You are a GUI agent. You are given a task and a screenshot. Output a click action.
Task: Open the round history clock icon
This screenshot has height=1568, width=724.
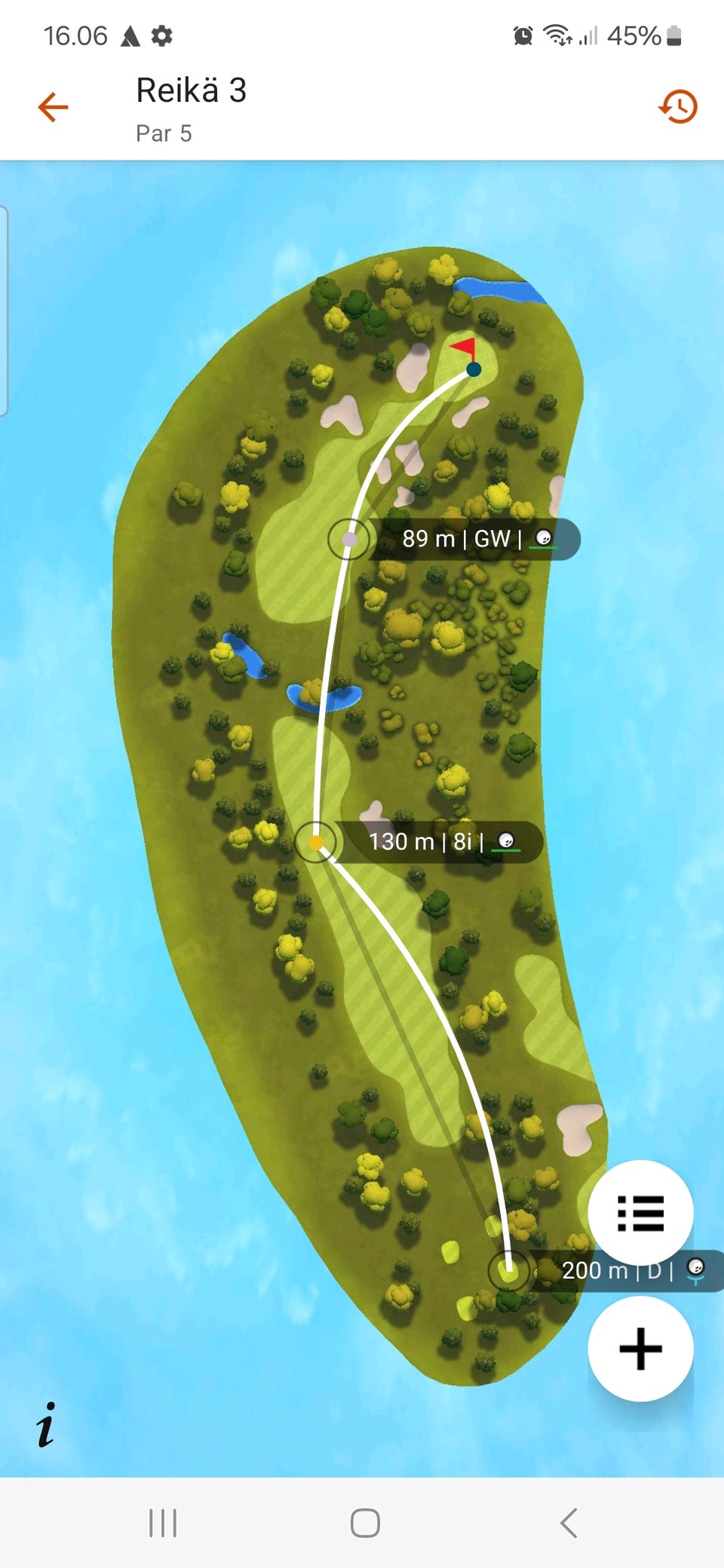click(677, 107)
